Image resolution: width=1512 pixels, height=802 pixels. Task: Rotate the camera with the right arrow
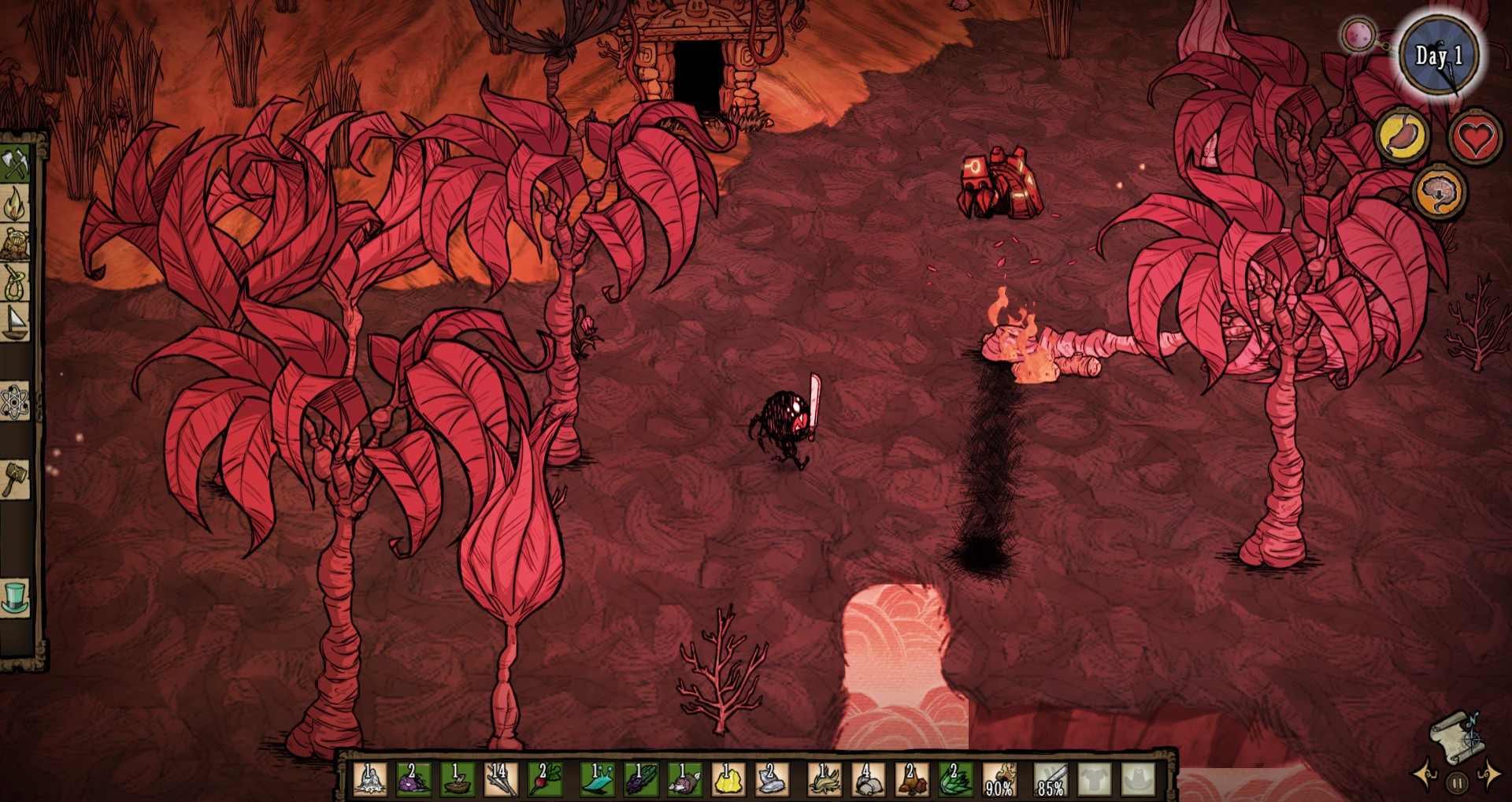tap(1488, 775)
